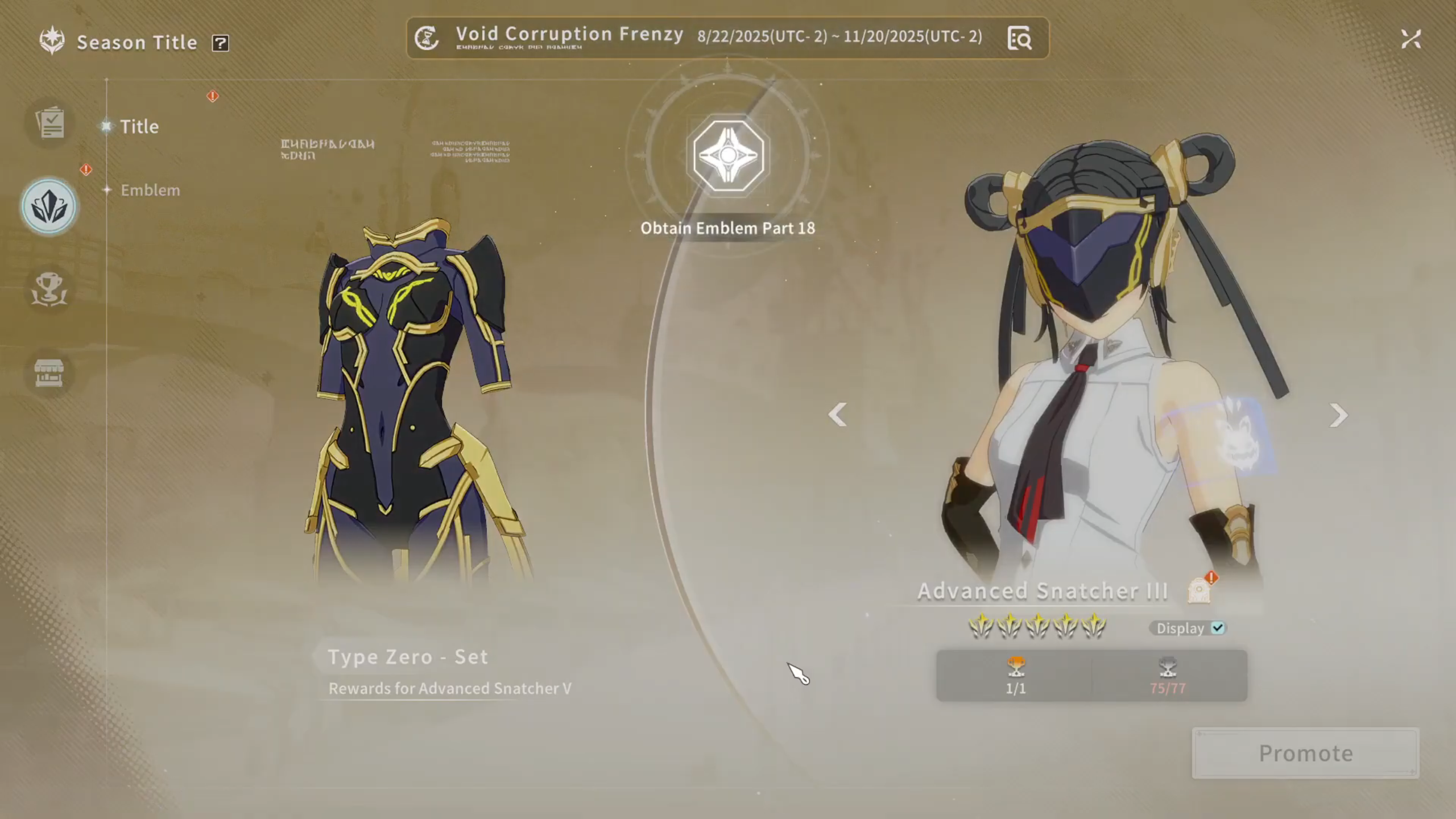
Task: Open the icon beside Advanced Snatcher III
Action: [x=1199, y=590]
